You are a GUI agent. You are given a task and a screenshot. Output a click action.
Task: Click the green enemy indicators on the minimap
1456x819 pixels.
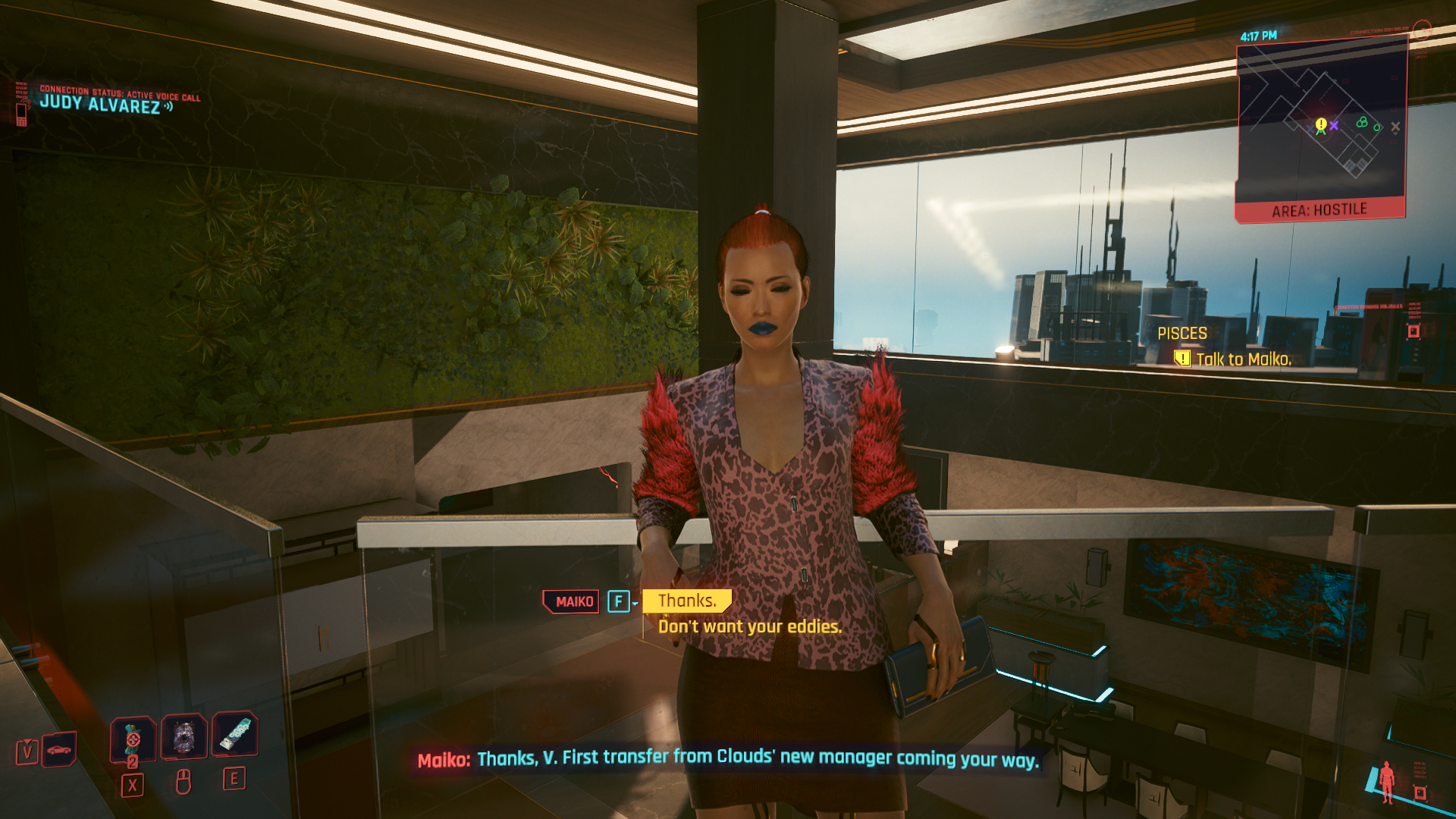point(1361,121)
